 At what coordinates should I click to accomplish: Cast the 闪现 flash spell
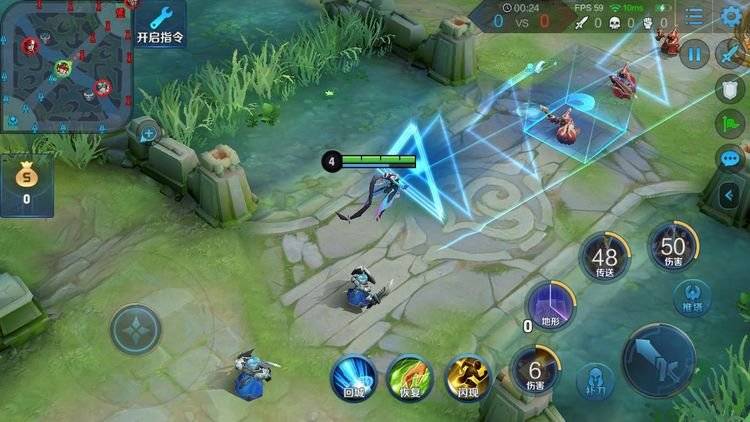coord(468,378)
